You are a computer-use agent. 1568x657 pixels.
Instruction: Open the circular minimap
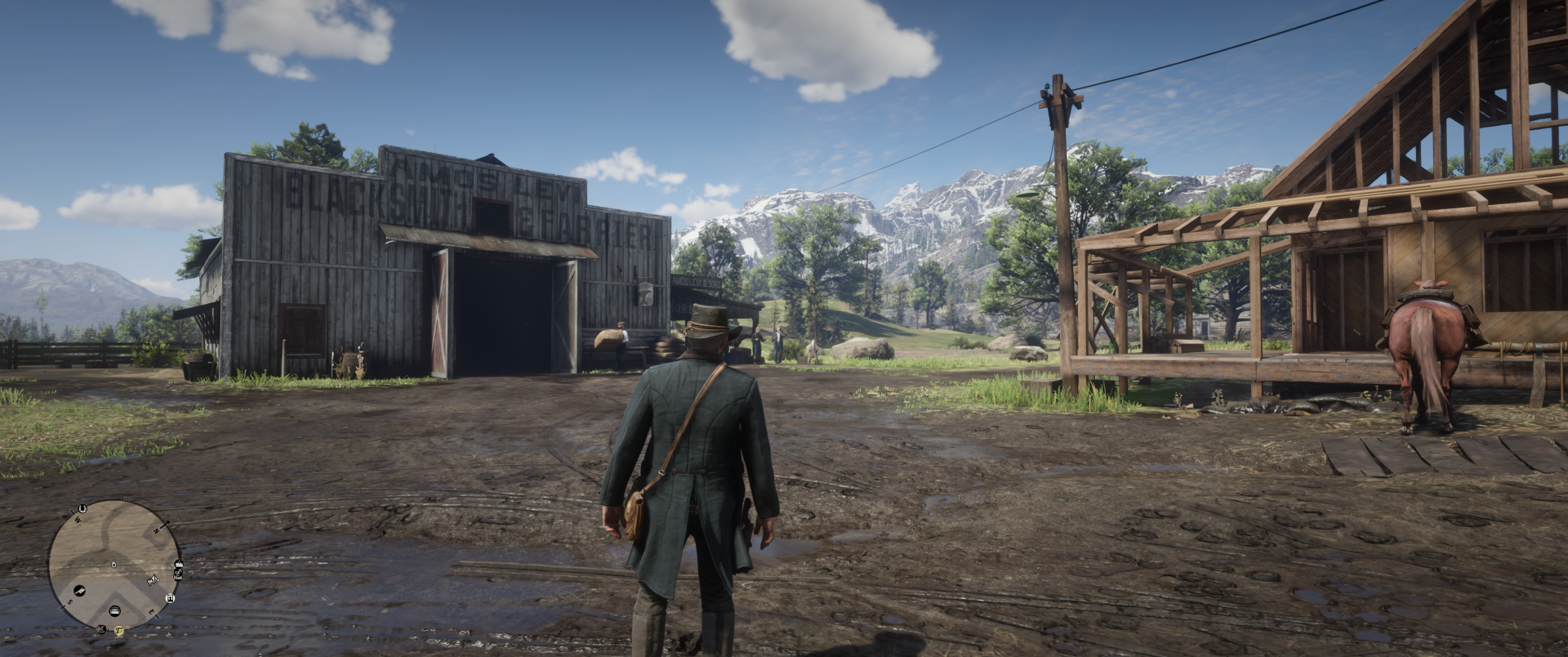coord(114,556)
